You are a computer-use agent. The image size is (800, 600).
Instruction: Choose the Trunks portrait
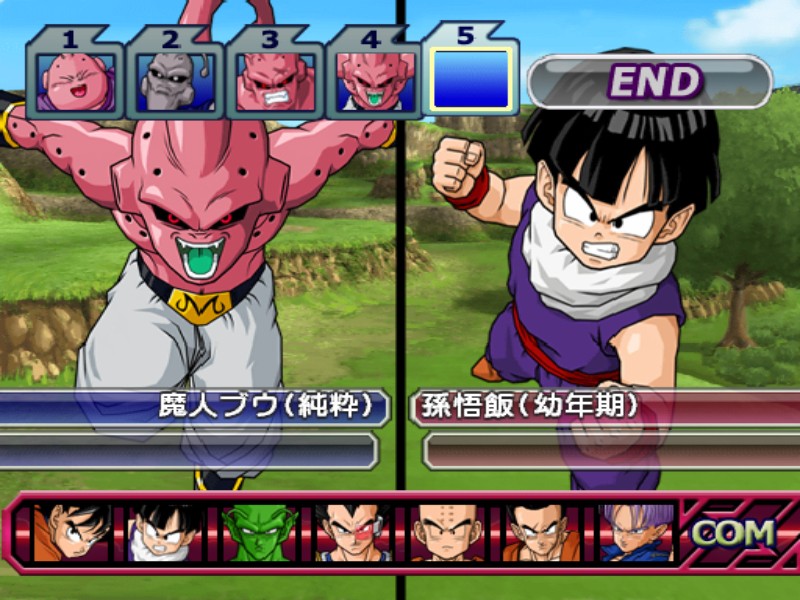click(636, 532)
